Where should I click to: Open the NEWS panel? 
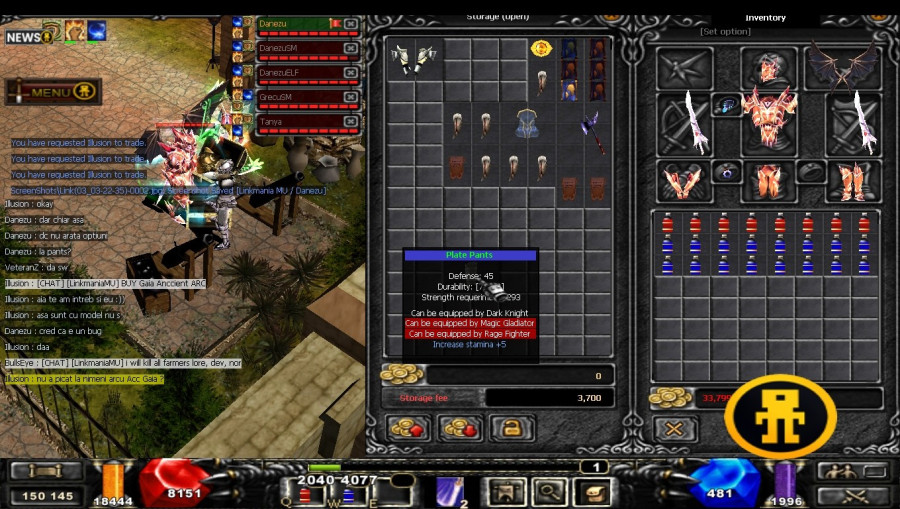tap(29, 37)
